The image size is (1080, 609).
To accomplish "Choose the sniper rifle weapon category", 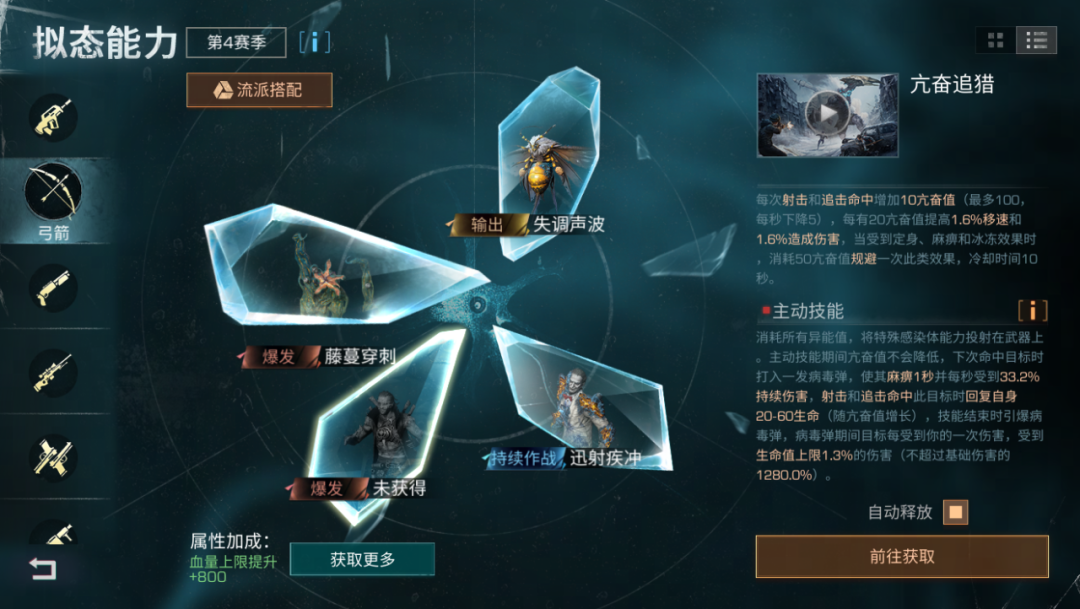I will point(53,371).
